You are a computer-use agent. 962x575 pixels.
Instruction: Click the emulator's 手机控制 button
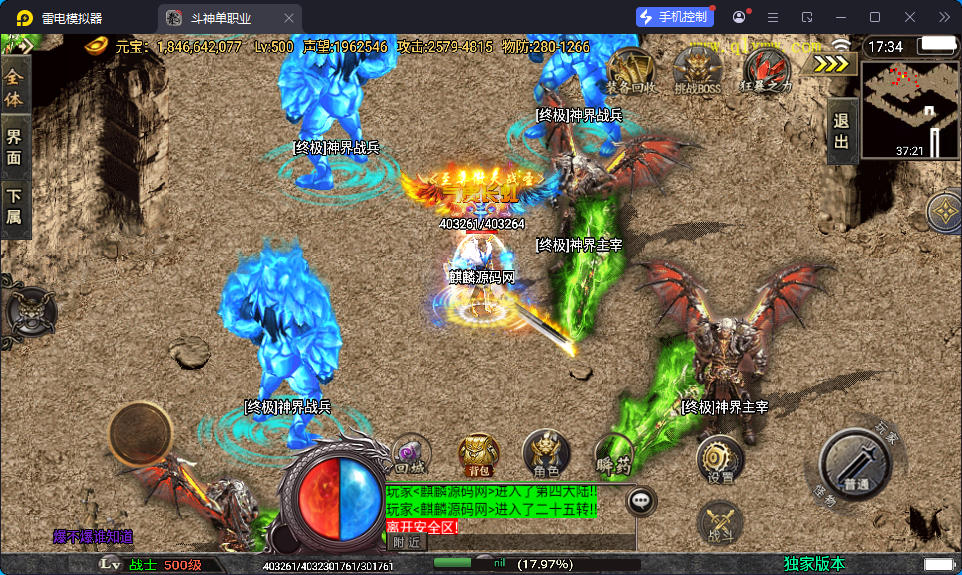click(675, 17)
